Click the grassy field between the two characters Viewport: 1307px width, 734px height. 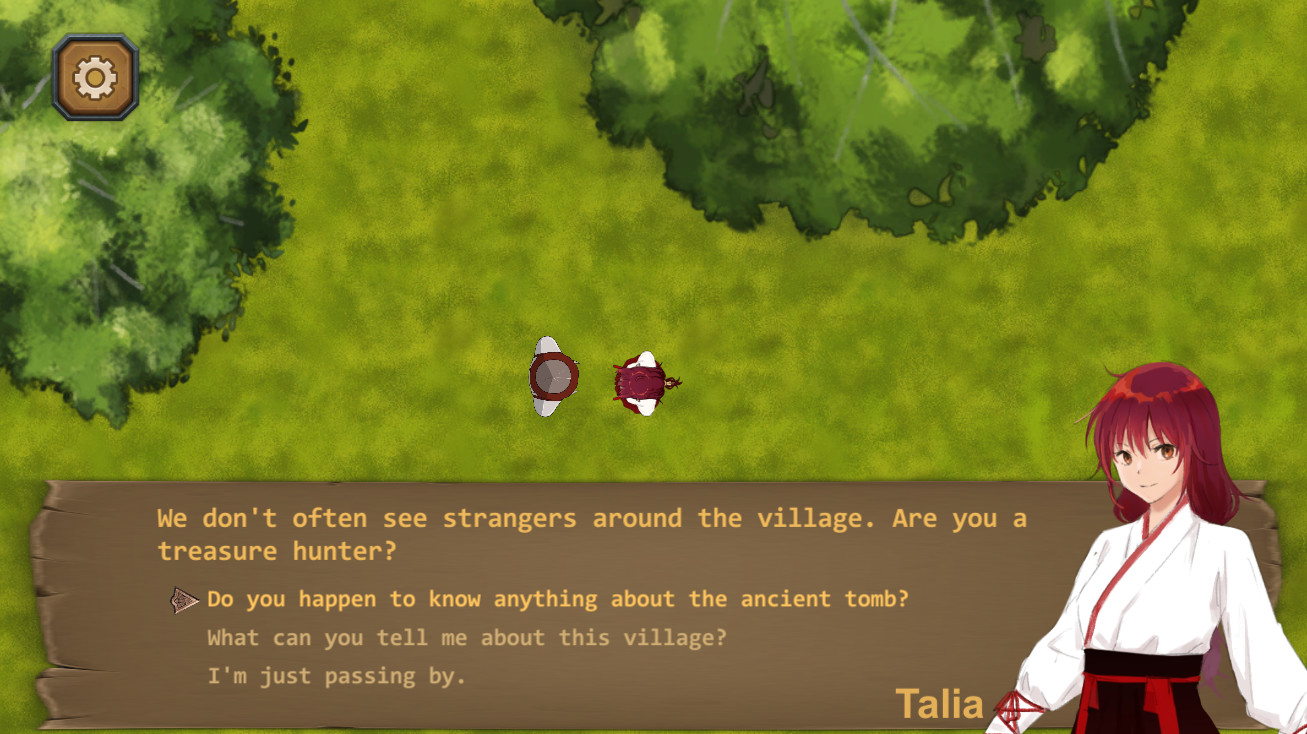595,380
